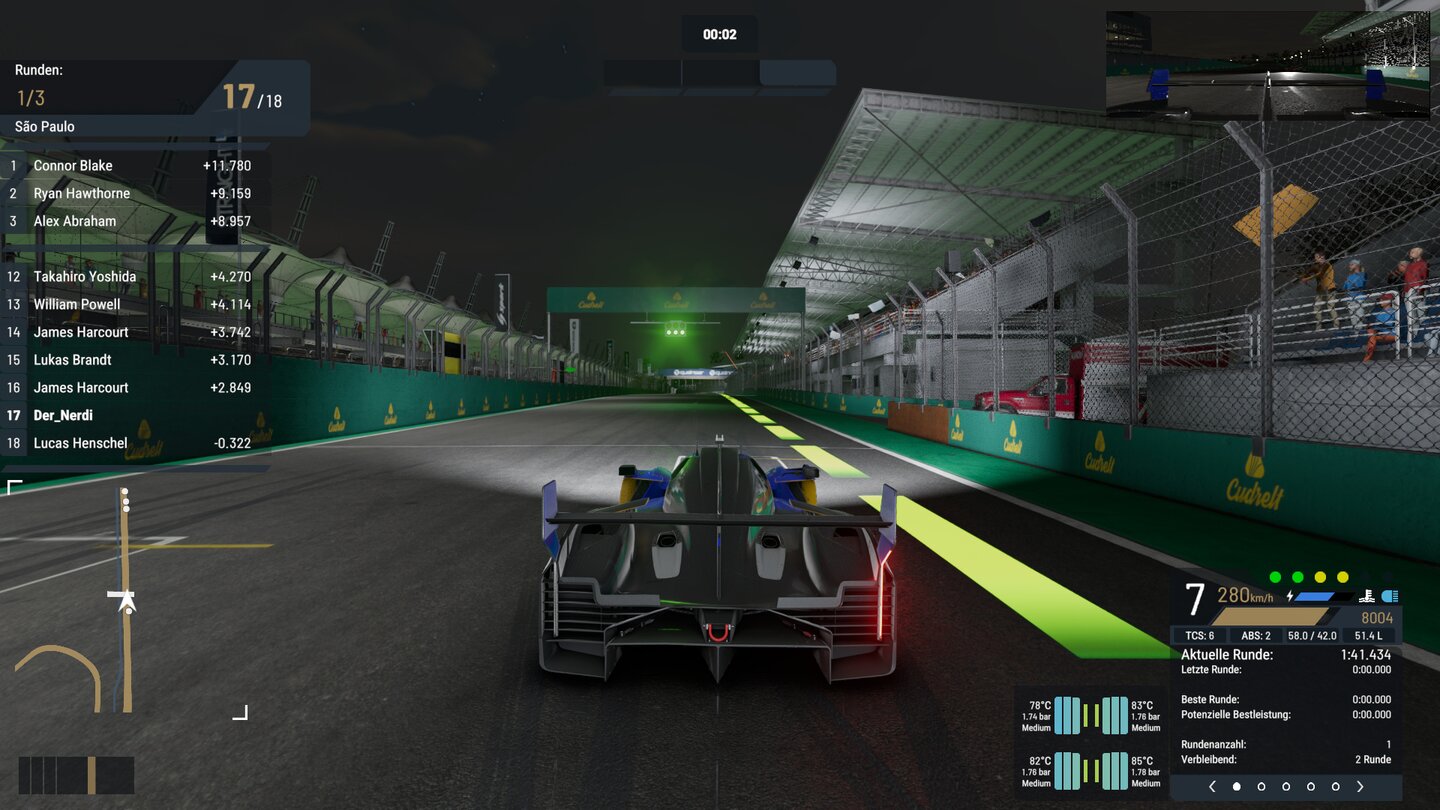The height and width of the screenshot is (810, 1440).
Task: Open the second HUD page dot
Action: tap(1261, 786)
